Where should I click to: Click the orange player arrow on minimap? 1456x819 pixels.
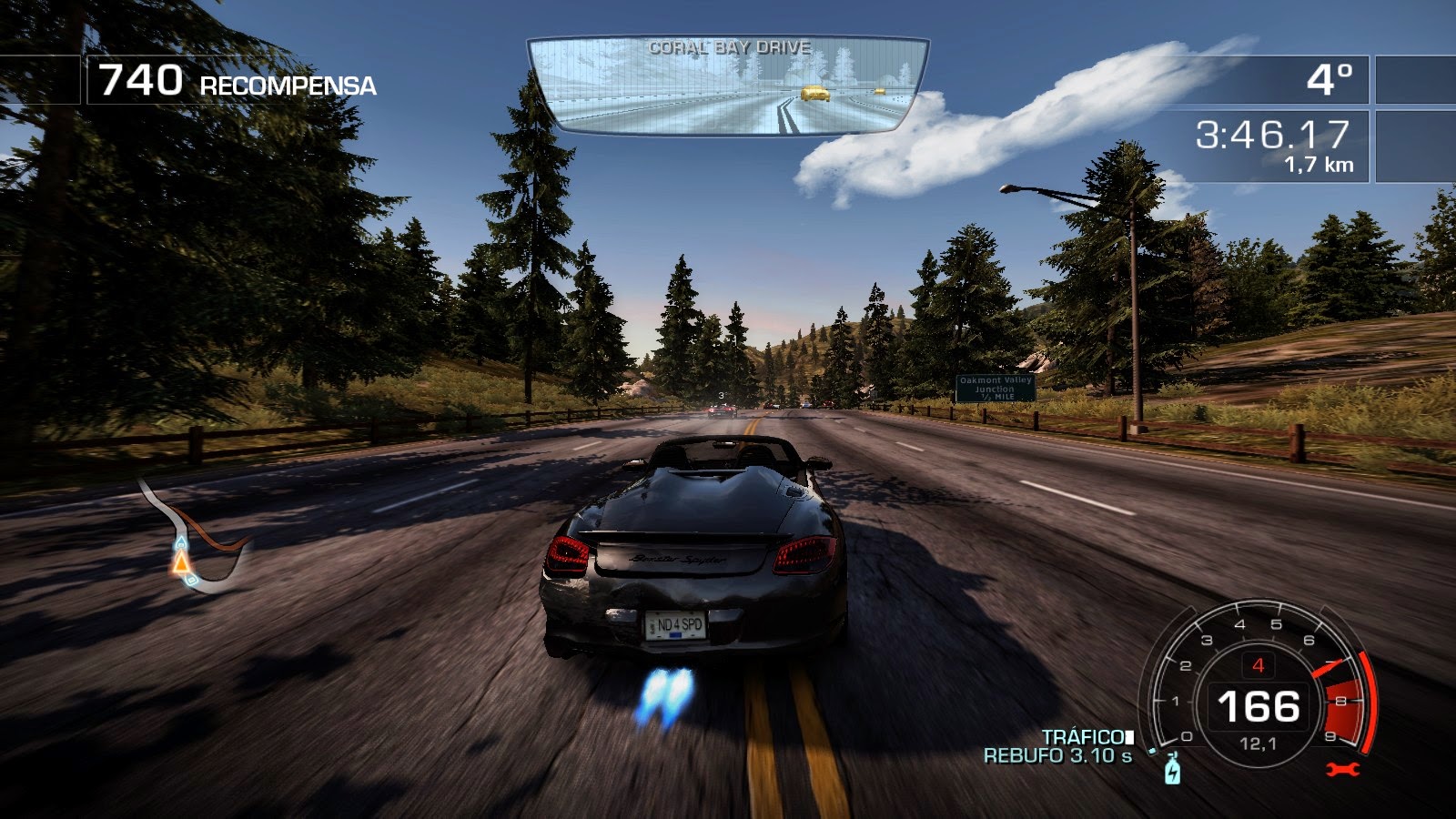(182, 562)
